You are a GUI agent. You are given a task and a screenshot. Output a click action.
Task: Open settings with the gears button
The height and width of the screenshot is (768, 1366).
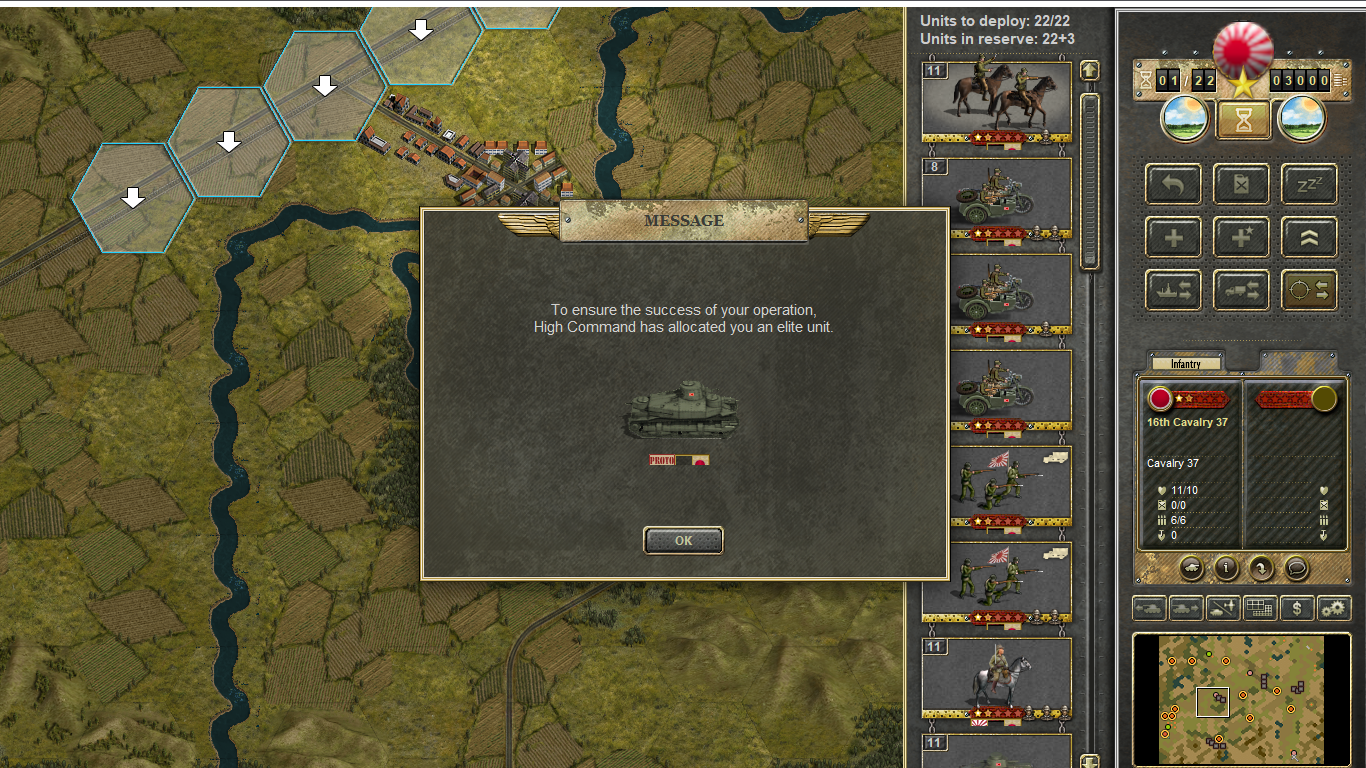[x=1333, y=608]
